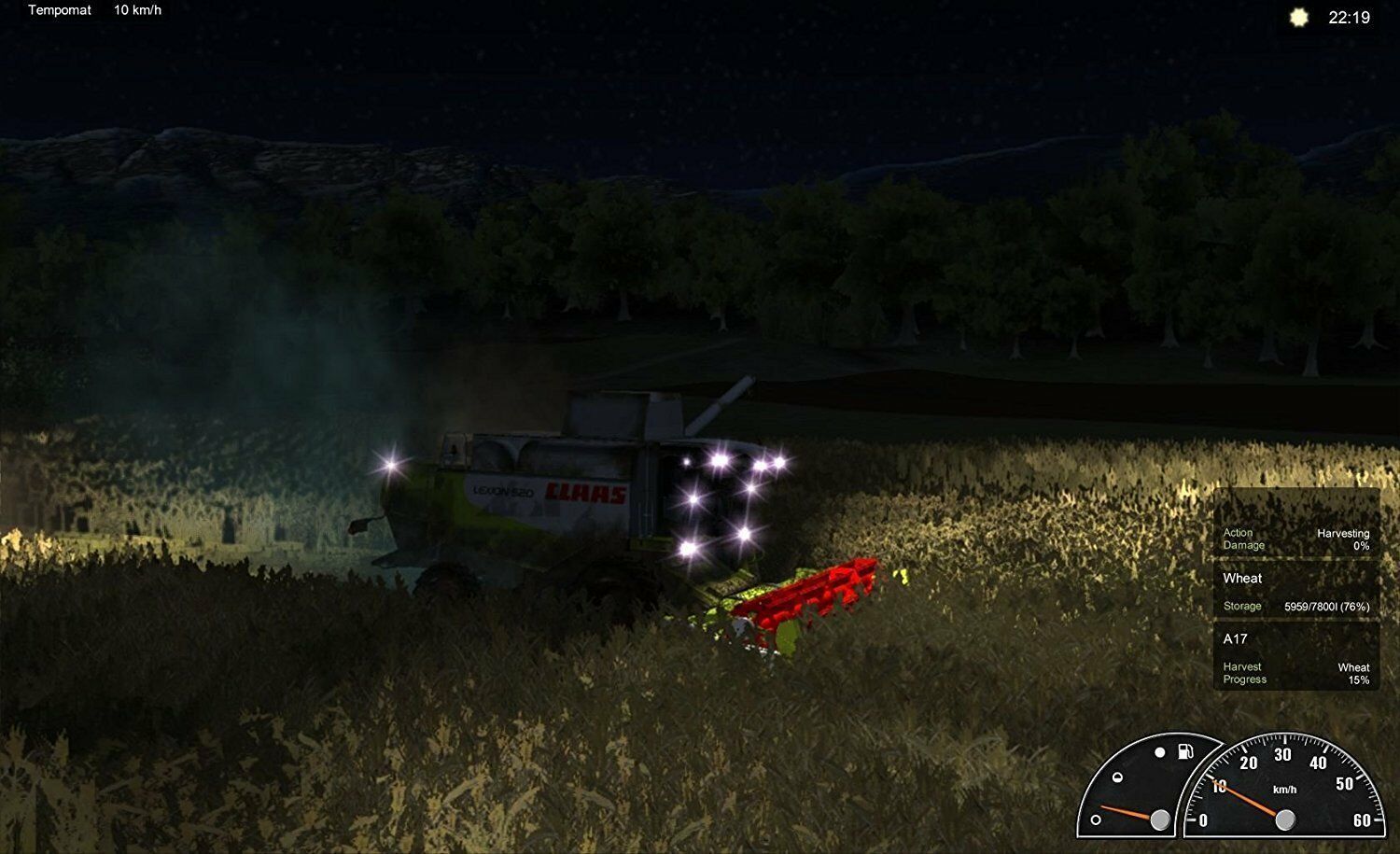Click the sun weather icon
The width and height of the screenshot is (1400, 854).
click(1298, 17)
